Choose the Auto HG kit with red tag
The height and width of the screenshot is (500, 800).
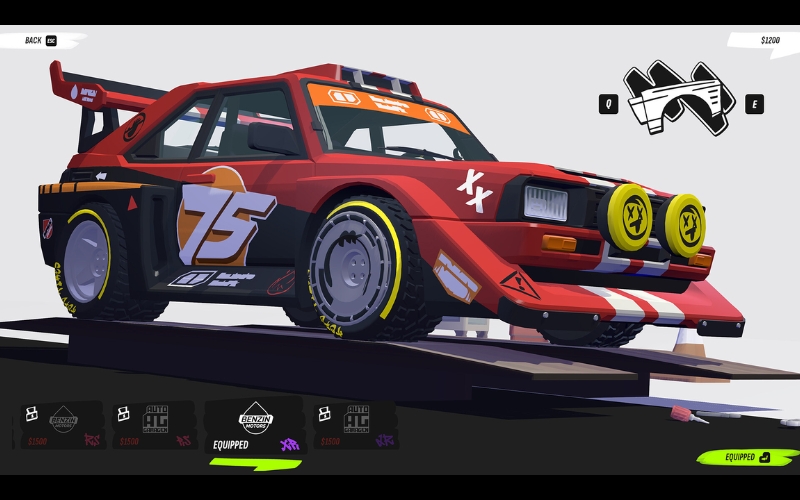155,425
